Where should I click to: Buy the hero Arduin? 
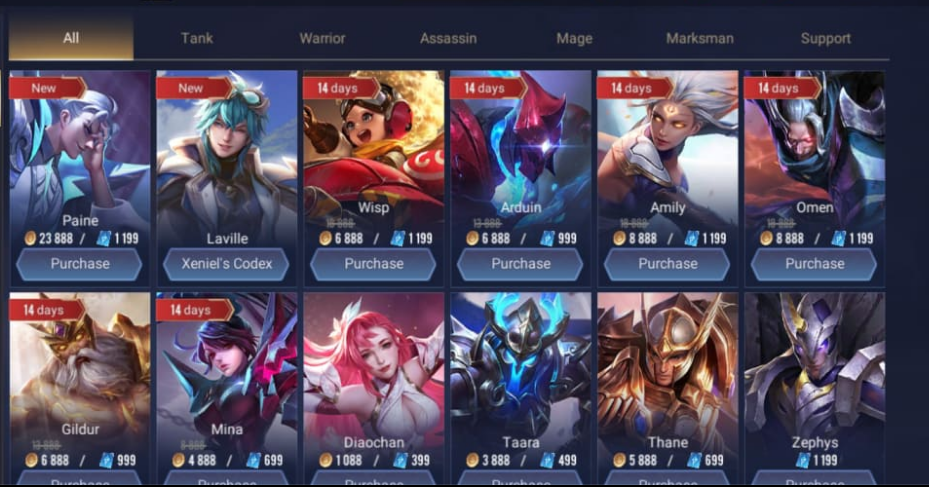point(521,264)
